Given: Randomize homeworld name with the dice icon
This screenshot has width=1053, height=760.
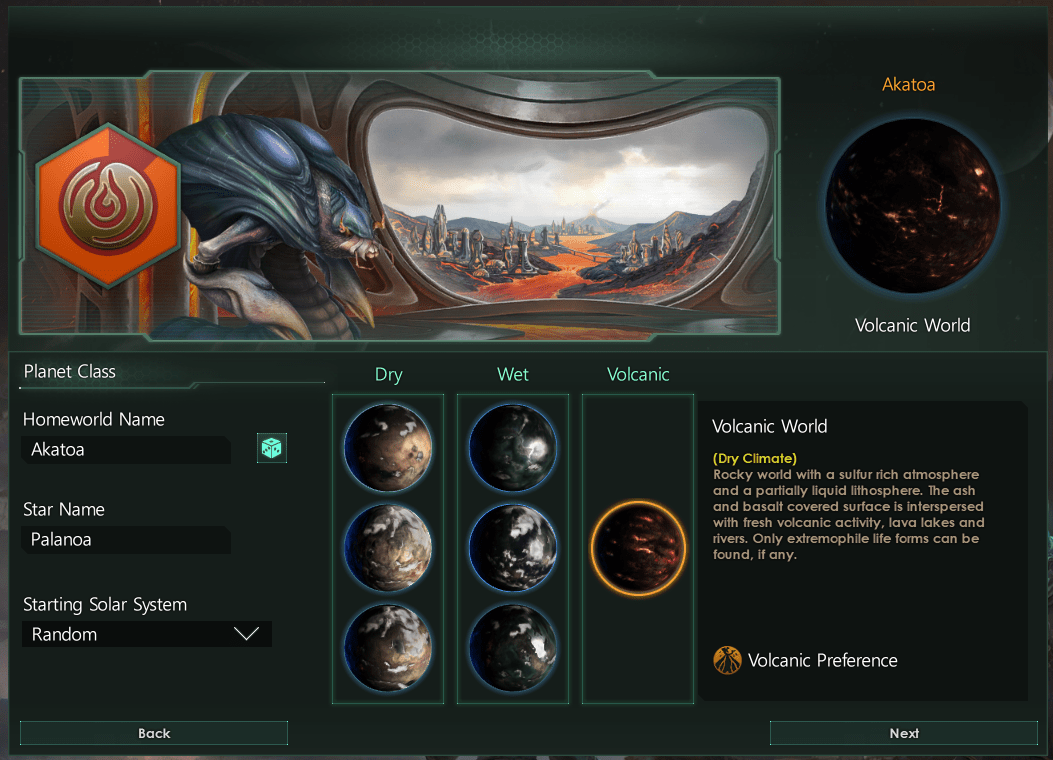Looking at the screenshot, I should coord(271,448).
